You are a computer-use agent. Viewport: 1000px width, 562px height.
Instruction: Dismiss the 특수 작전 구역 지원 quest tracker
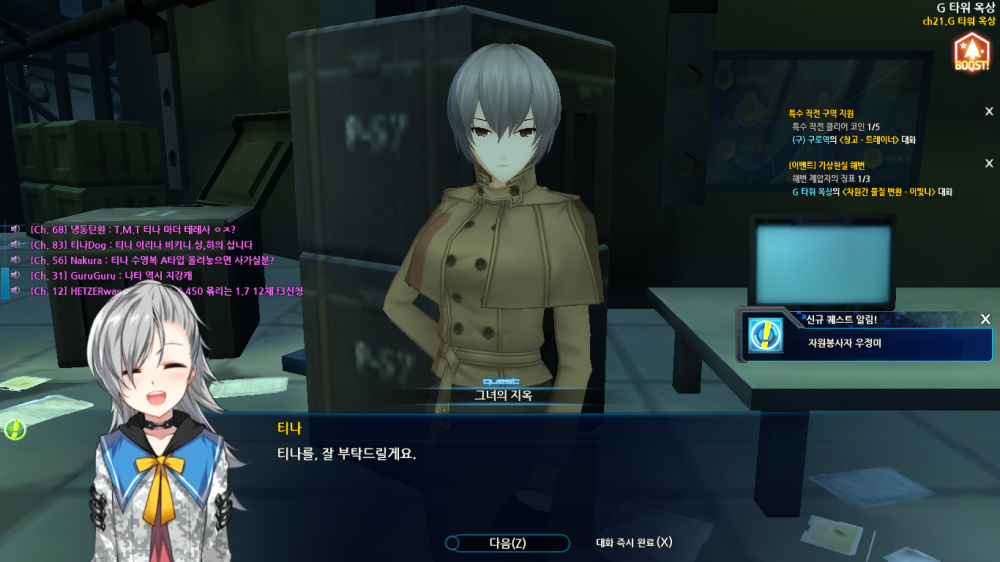[x=989, y=112]
